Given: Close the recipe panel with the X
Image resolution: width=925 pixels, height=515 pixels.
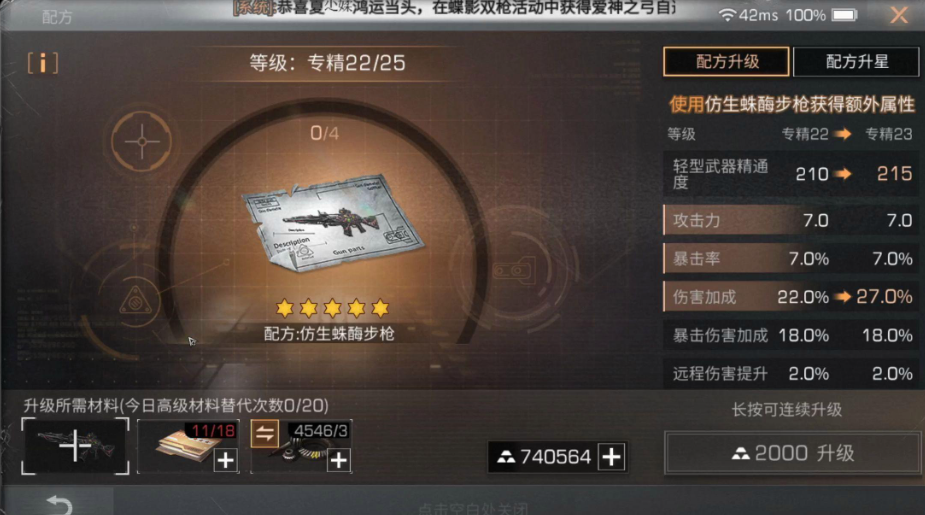Looking at the screenshot, I should coord(897,15).
